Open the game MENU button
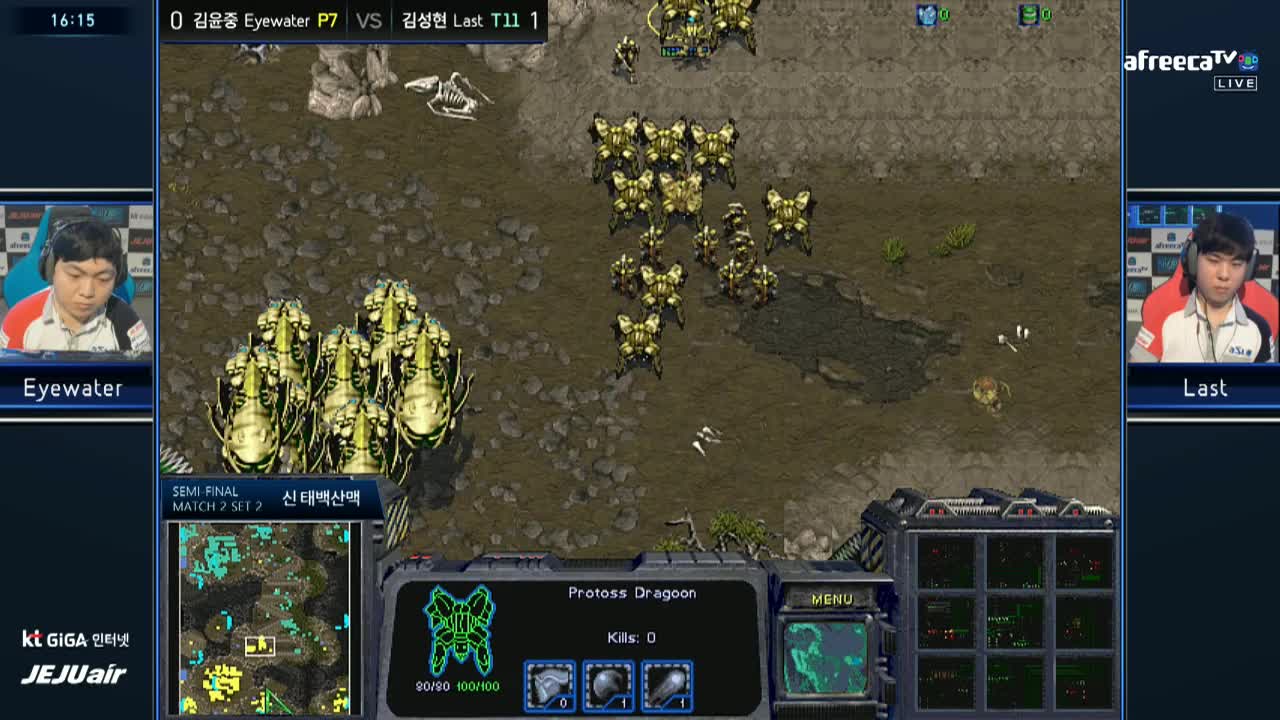The width and height of the screenshot is (1280, 720). point(832,599)
